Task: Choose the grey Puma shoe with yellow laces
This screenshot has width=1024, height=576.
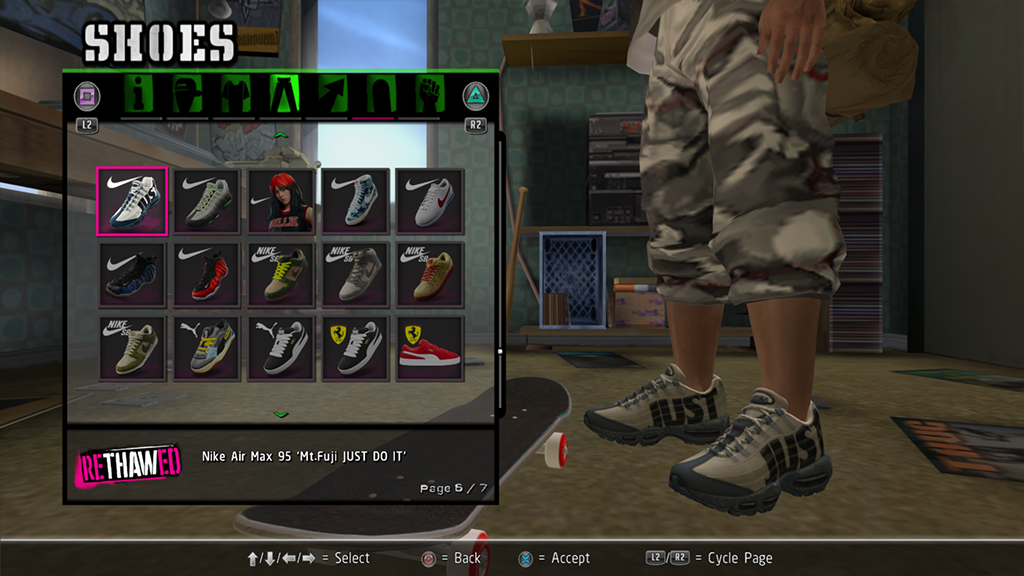Action: coord(206,348)
